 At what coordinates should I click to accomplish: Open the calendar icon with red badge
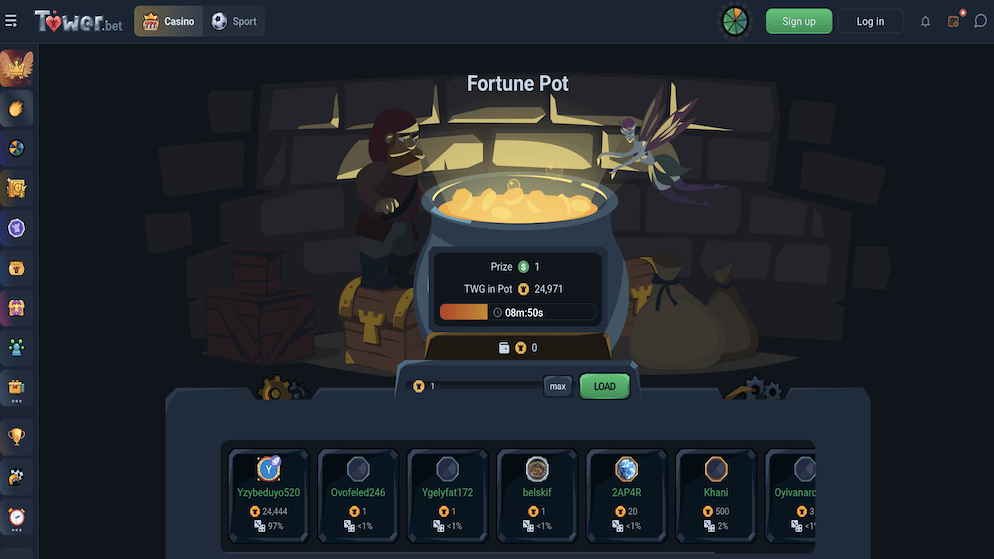point(954,21)
